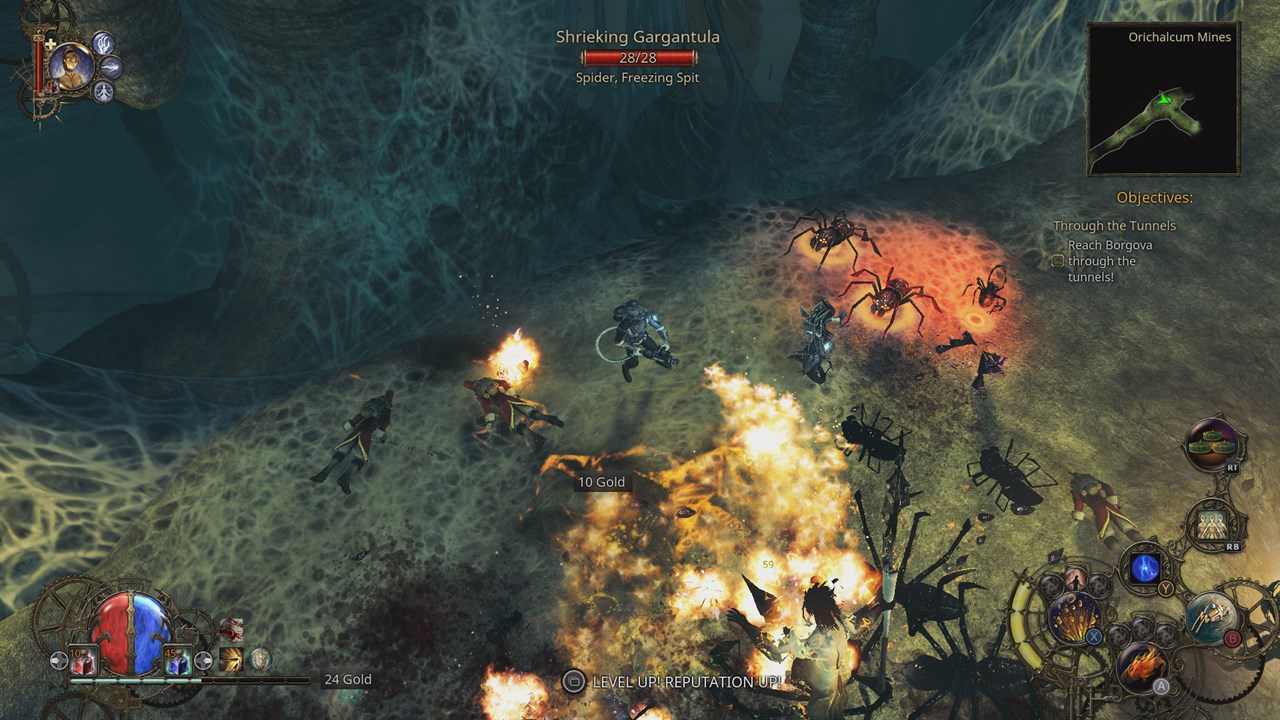Click the round shield buff icon
This screenshot has height=720, width=1280.
260,659
